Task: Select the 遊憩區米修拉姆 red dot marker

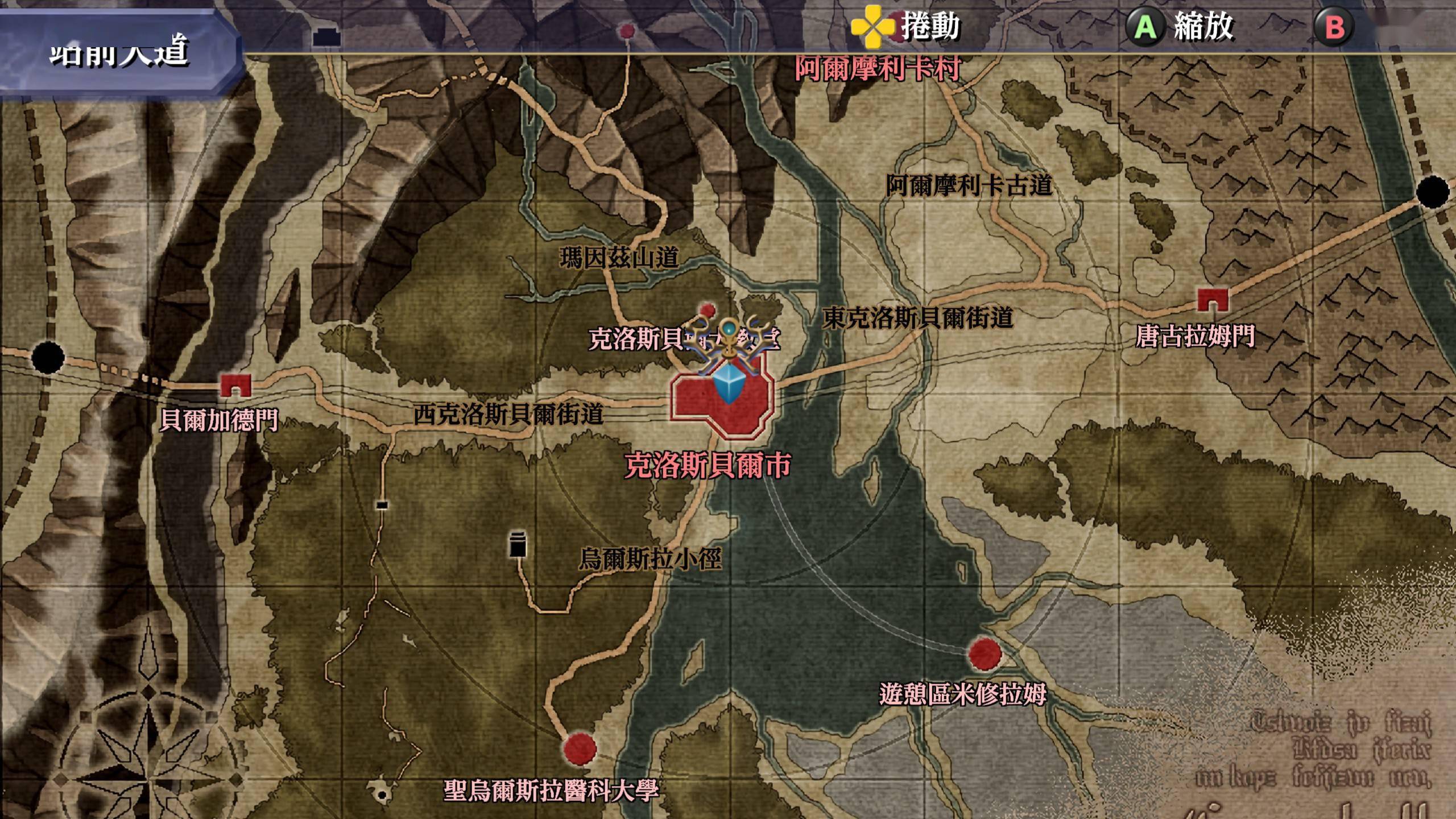Action: tap(985, 654)
